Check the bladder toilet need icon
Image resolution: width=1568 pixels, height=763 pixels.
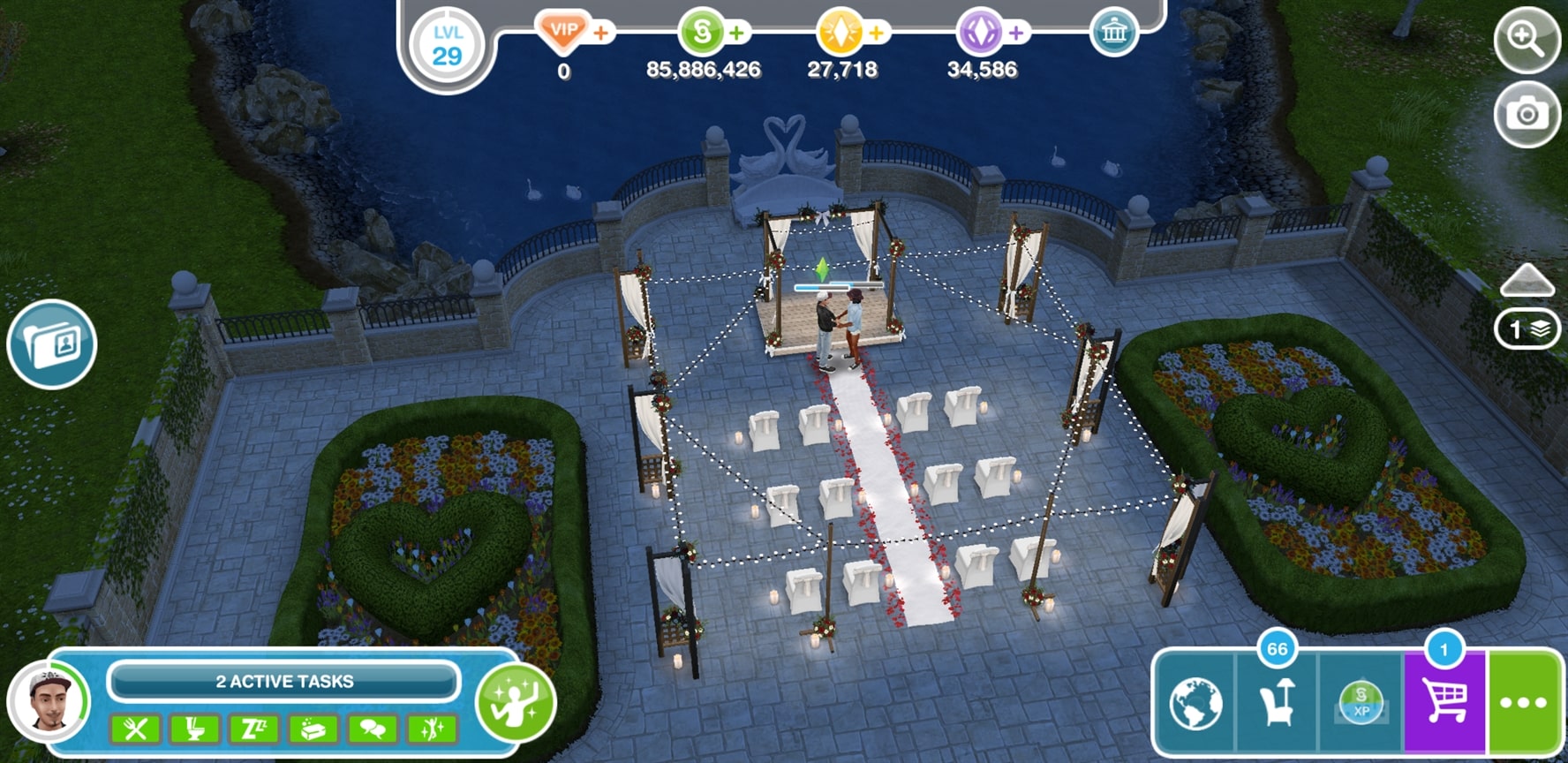[195, 729]
